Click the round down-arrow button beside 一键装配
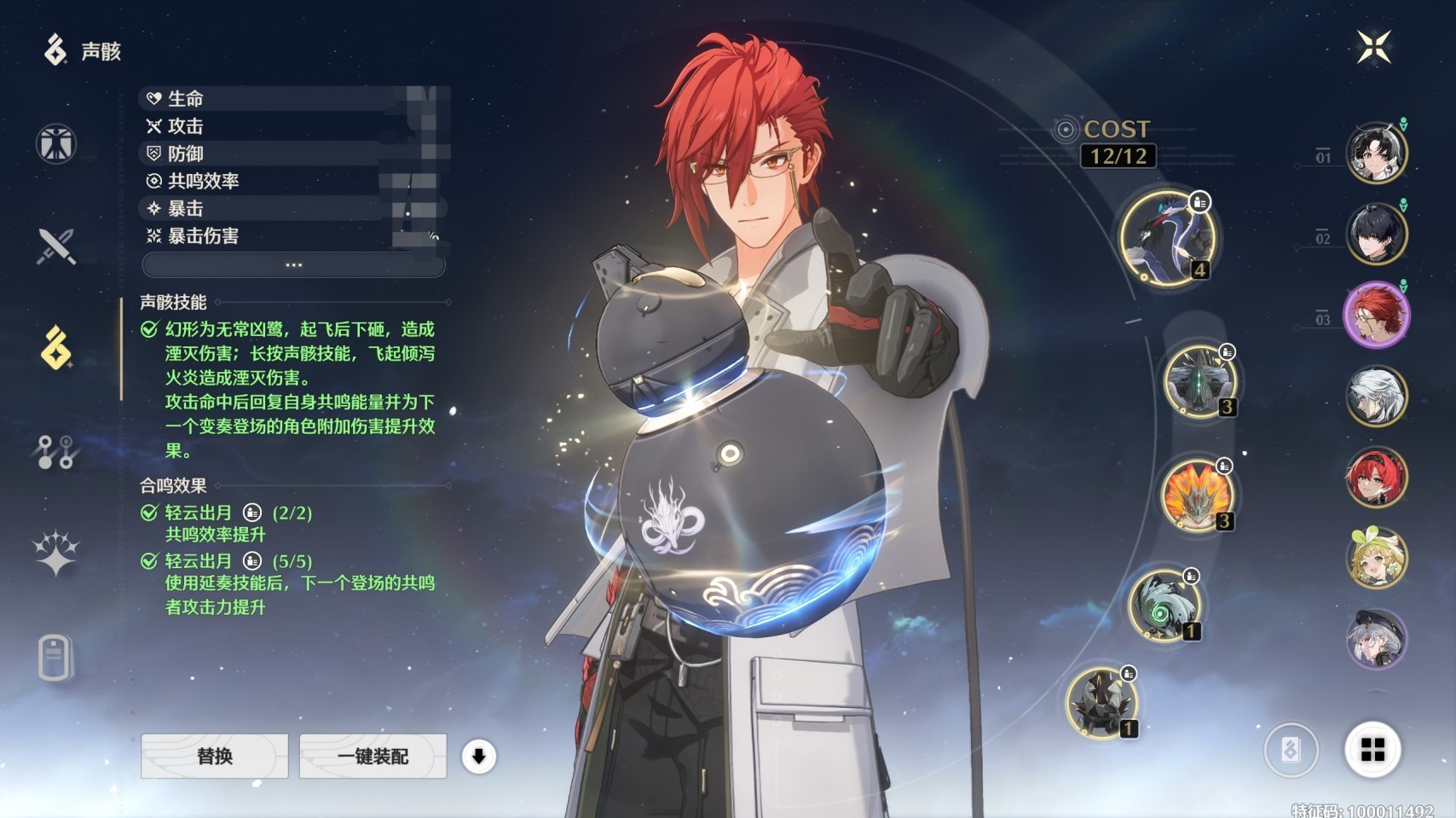The height and width of the screenshot is (818, 1456). (479, 756)
